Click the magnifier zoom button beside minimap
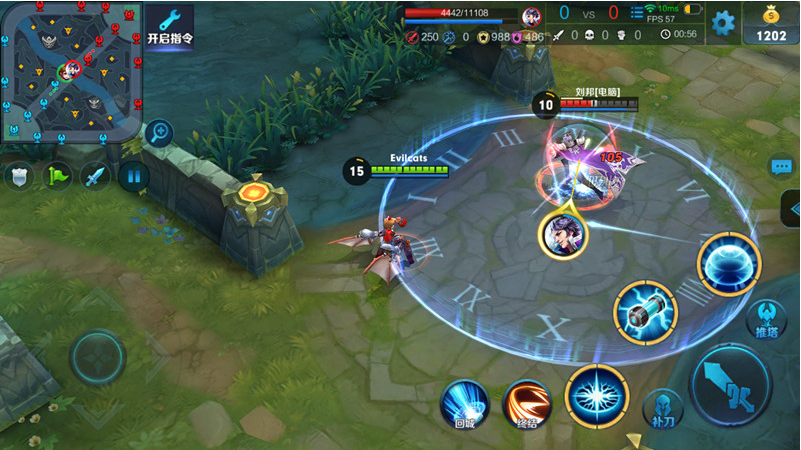The height and width of the screenshot is (450, 801). [158, 132]
